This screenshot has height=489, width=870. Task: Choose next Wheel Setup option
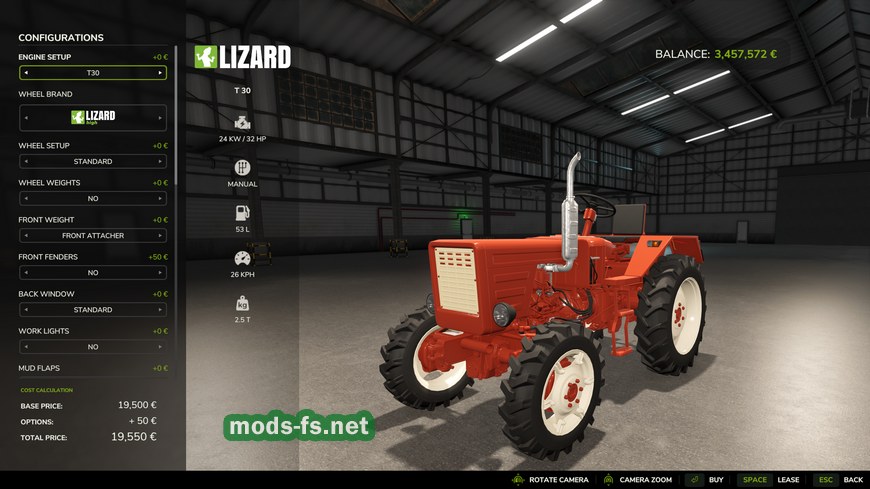(x=160, y=161)
